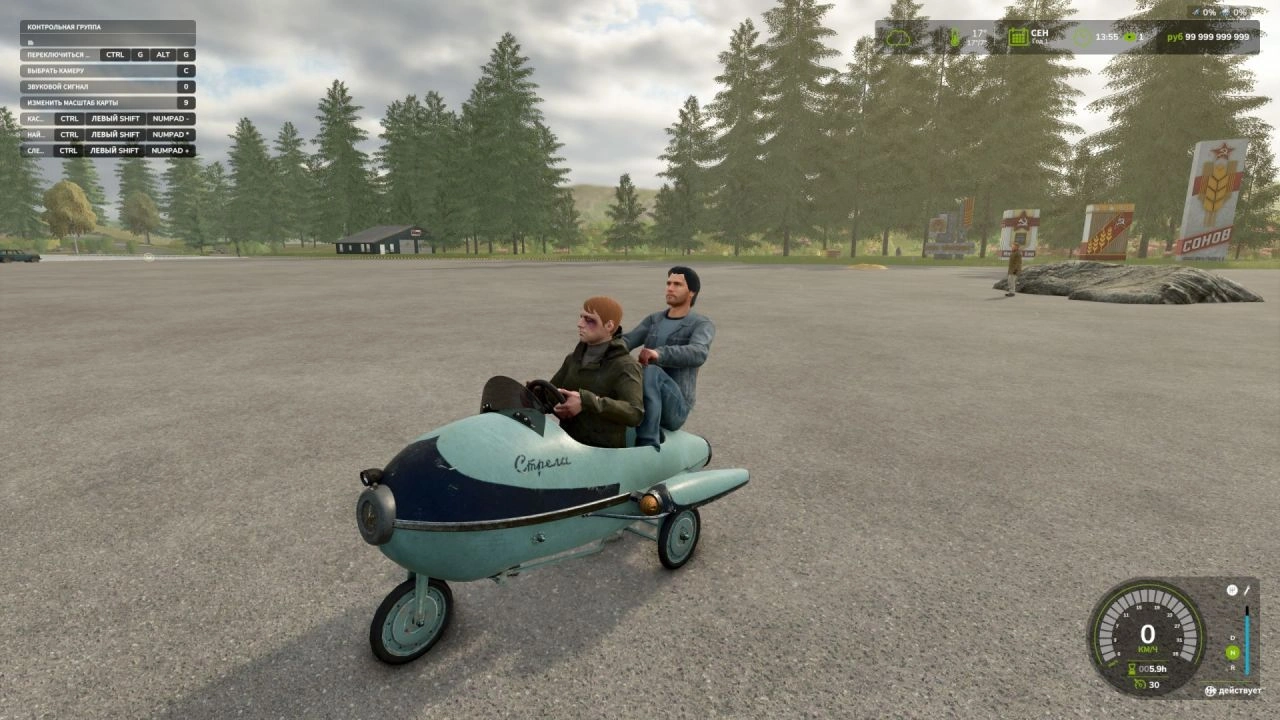Toggle the N neutral gear indicator
The height and width of the screenshot is (720, 1280).
[x=1232, y=651]
